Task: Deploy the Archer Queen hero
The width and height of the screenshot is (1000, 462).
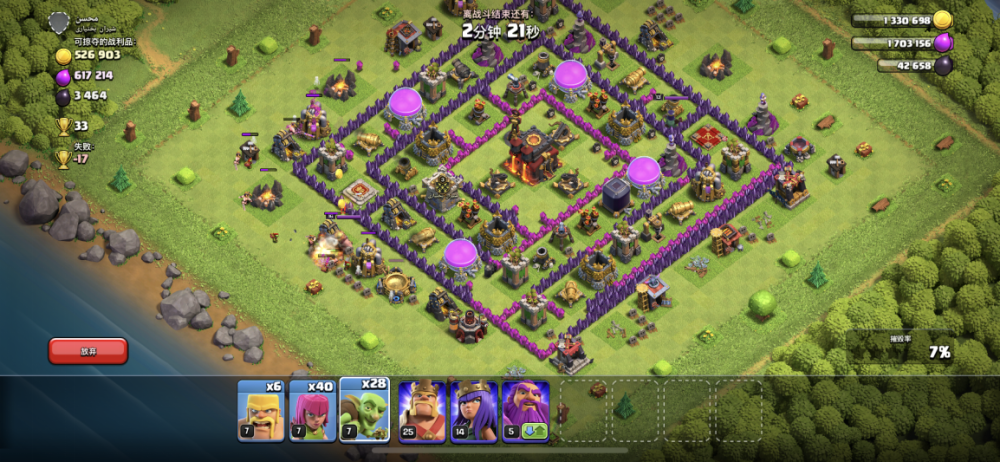Action: pyautogui.click(x=474, y=410)
